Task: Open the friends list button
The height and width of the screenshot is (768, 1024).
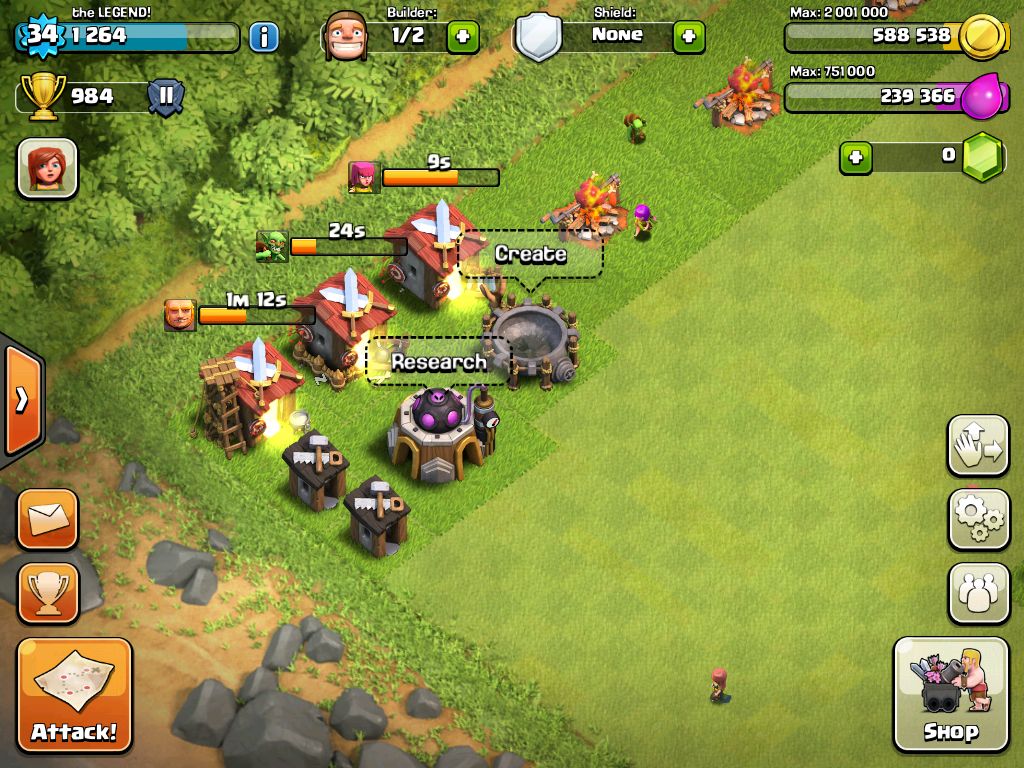Action: pyautogui.click(x=977, y=592)
